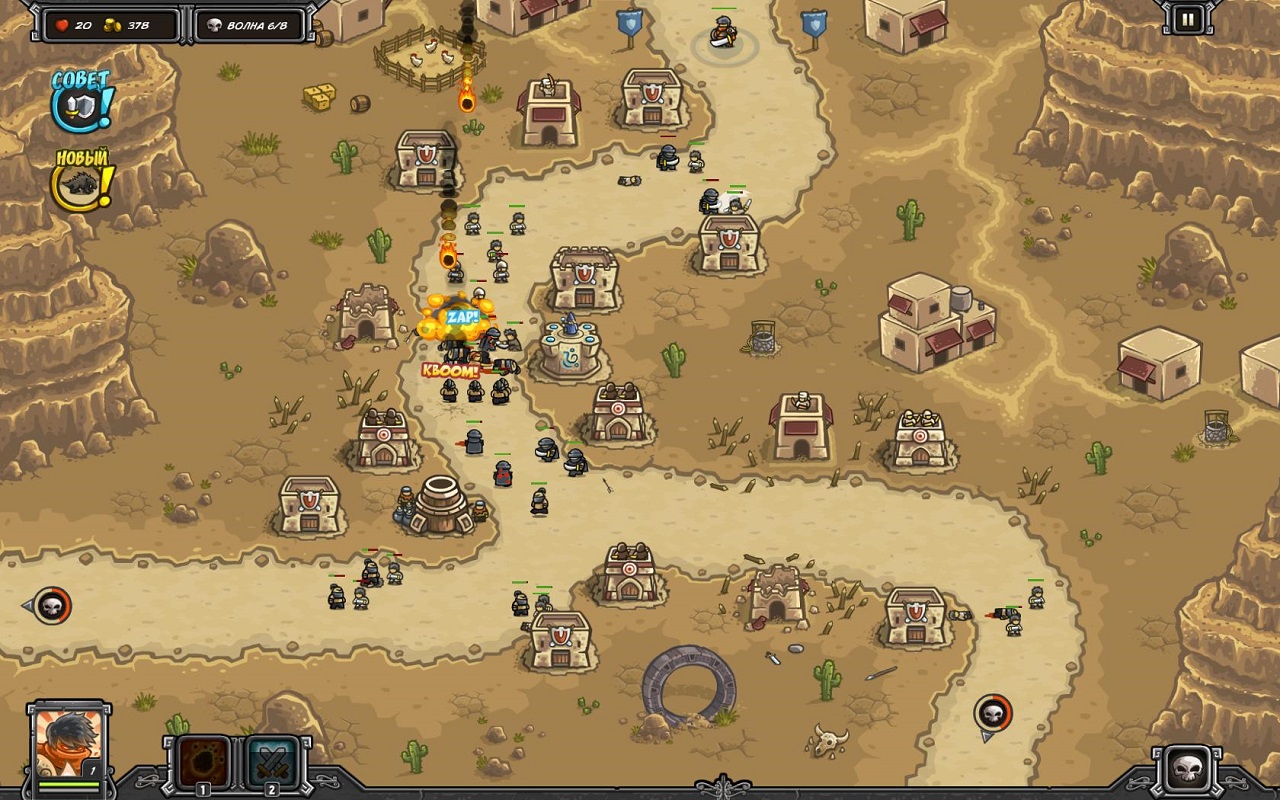Select the masked hero portrait
The height and width of the screenshot is (800, 1280).
pos(68,743)
